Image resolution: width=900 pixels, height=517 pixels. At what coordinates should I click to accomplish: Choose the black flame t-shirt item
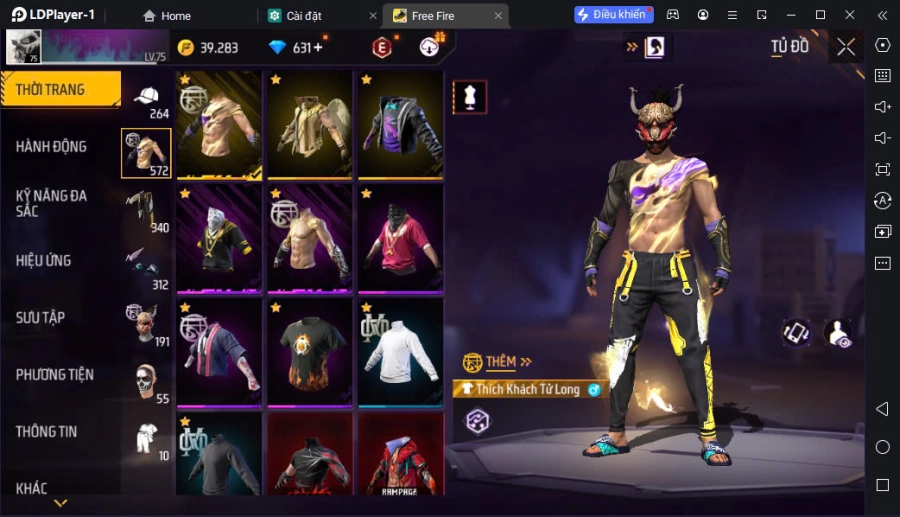[310, 351]
